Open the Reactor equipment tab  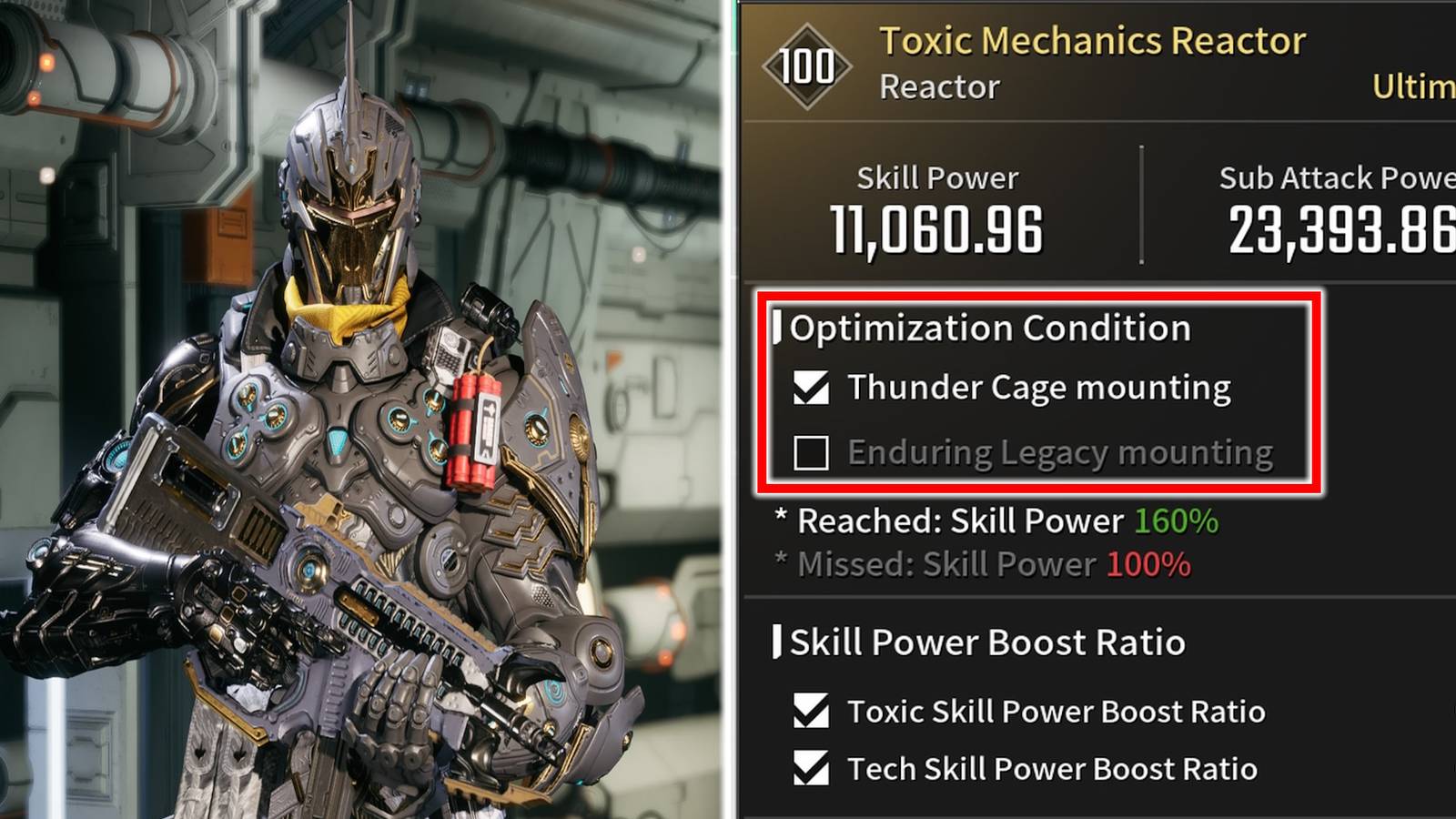(x=938, y=86)
